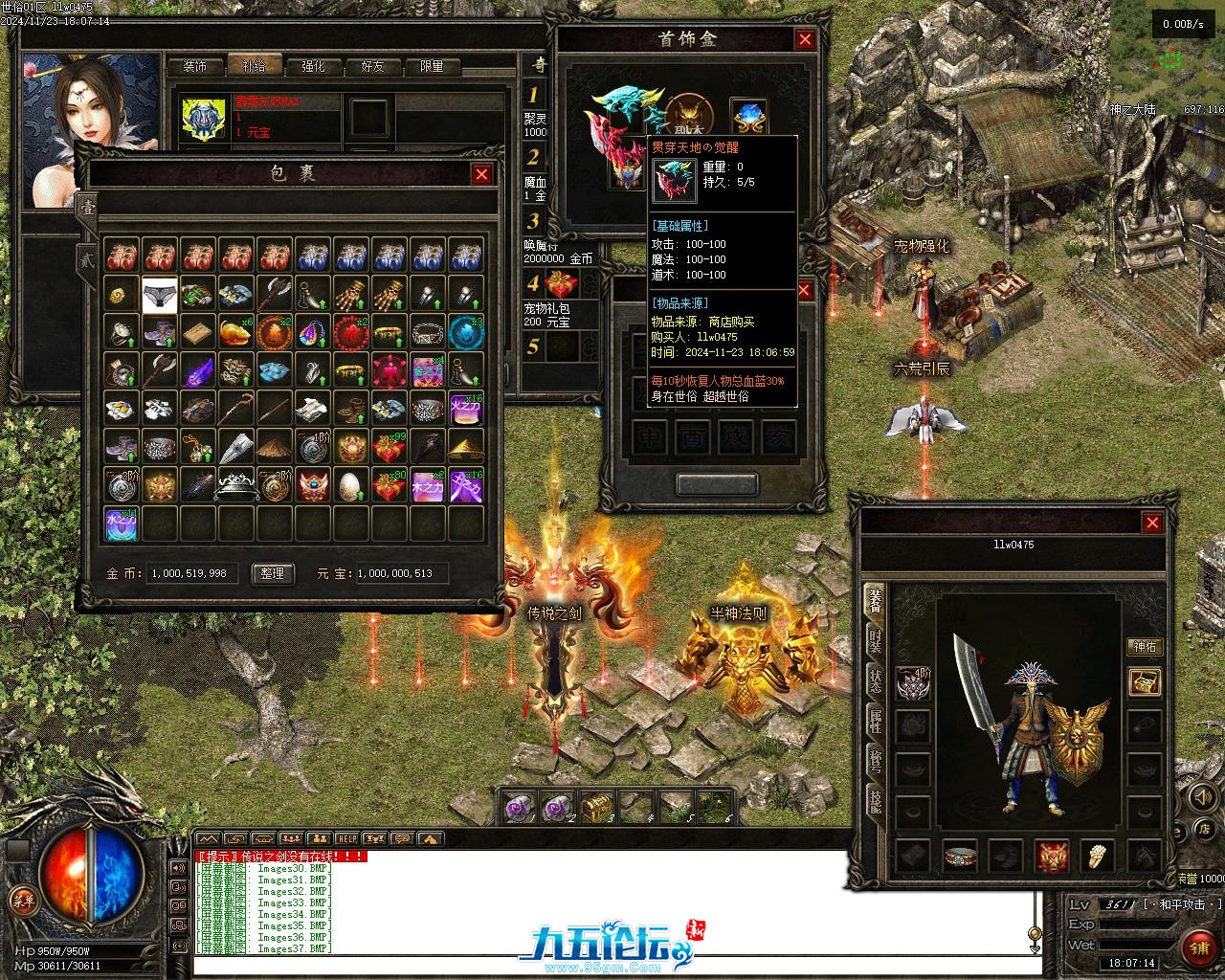The height and width of the screenshot is (980, 1225).
Task: Switch to bag page 贰
Action: coord(86,257)
